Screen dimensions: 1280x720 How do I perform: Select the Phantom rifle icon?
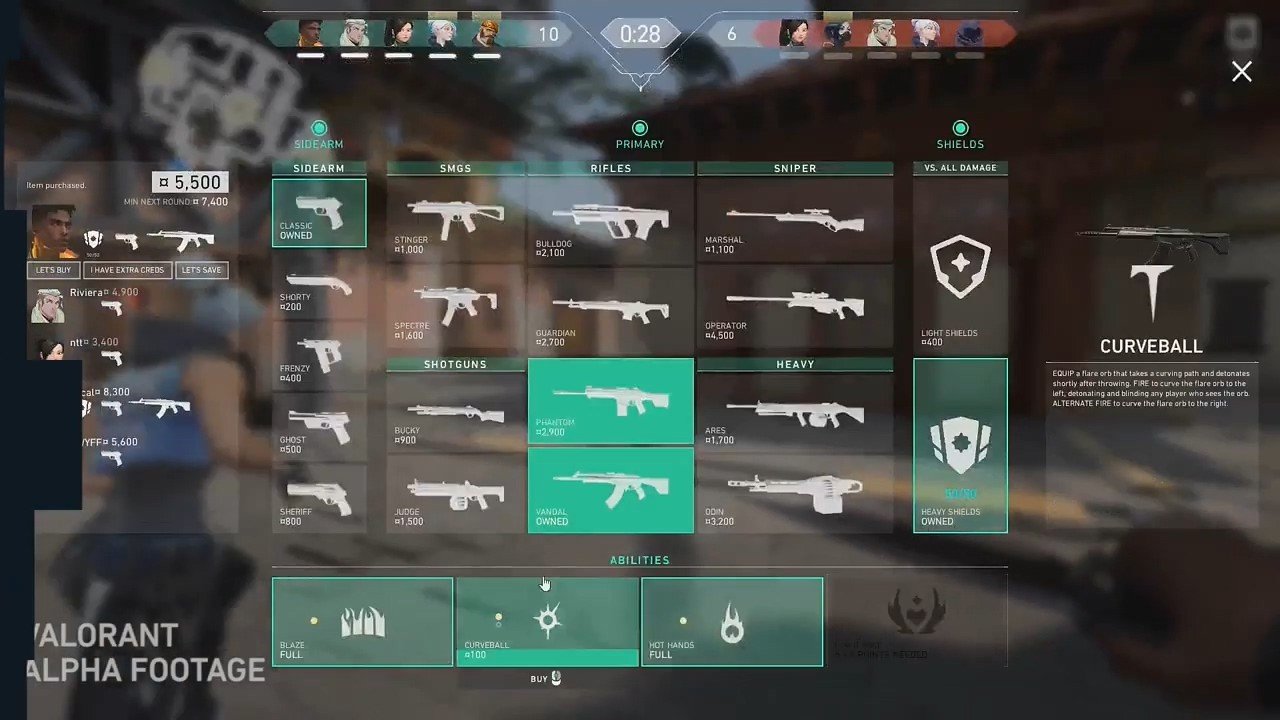(x=610, y=400)
